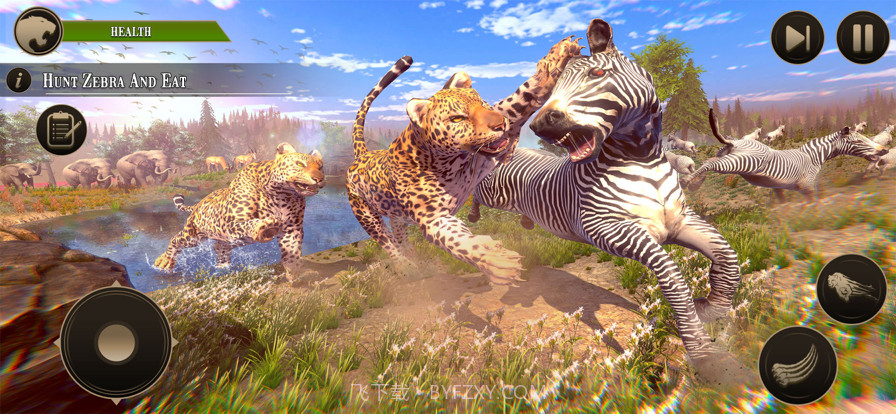896x414 pixels.
Task: Show info for Hunt Zebra And Eat
Action: tap(18, 80)
